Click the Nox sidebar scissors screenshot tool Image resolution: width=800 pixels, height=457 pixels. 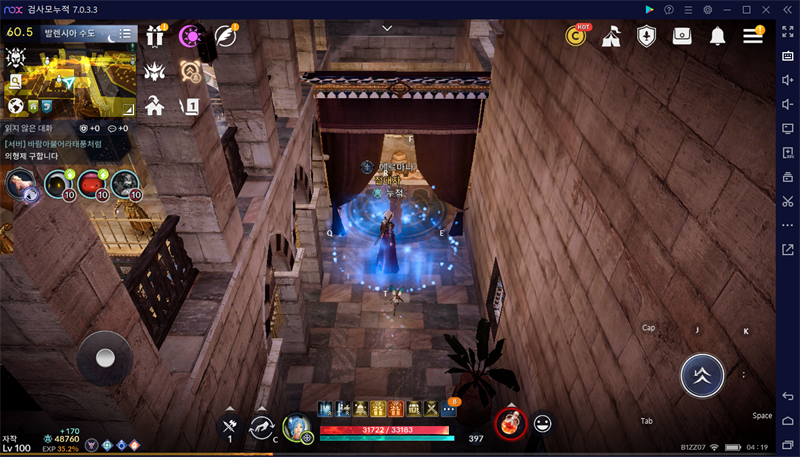(x=788, y=201)
